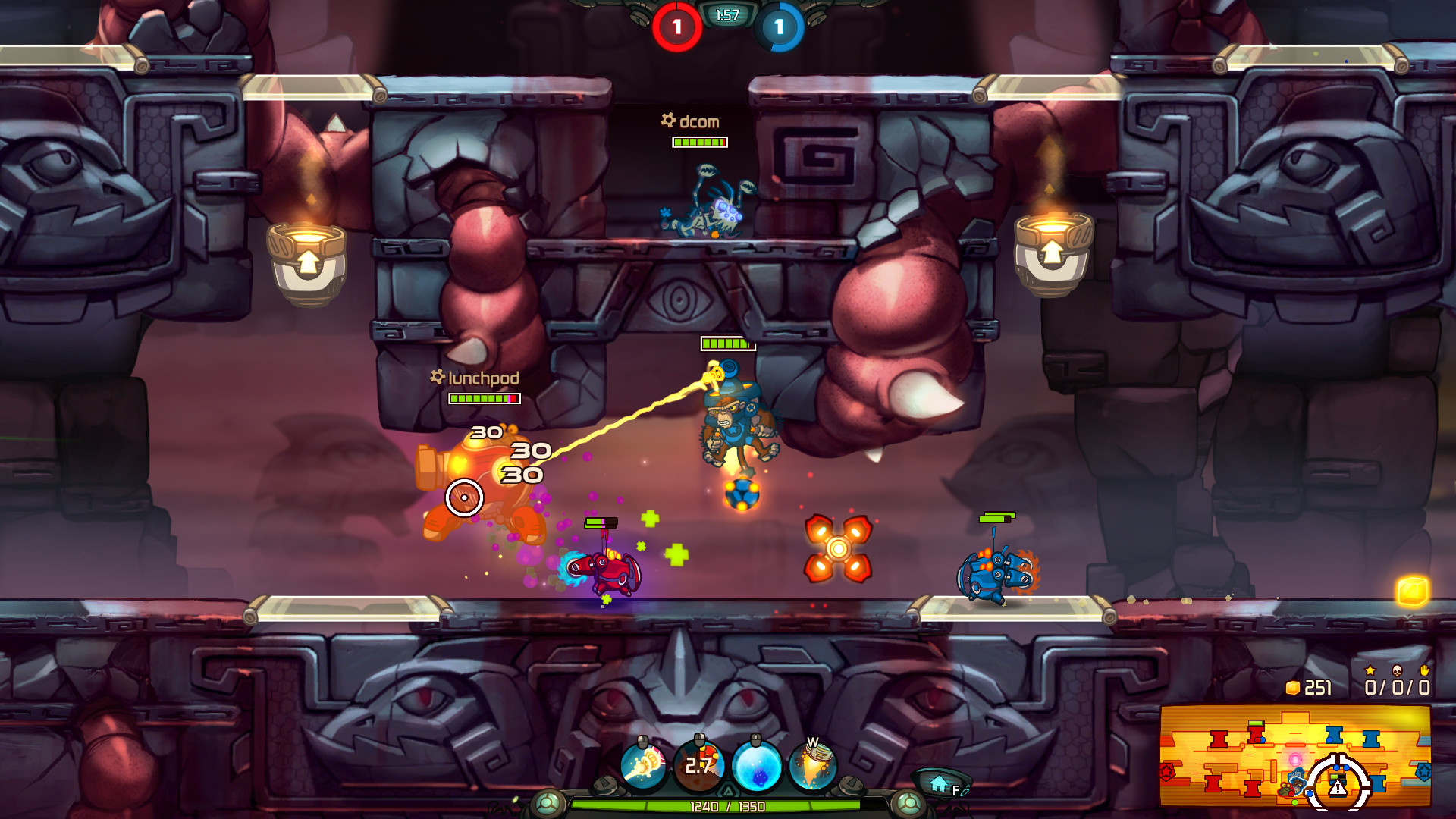Click the star icon above the score tally
The height and width of the screenshot is (819, 1456).
coord(1370,671)
